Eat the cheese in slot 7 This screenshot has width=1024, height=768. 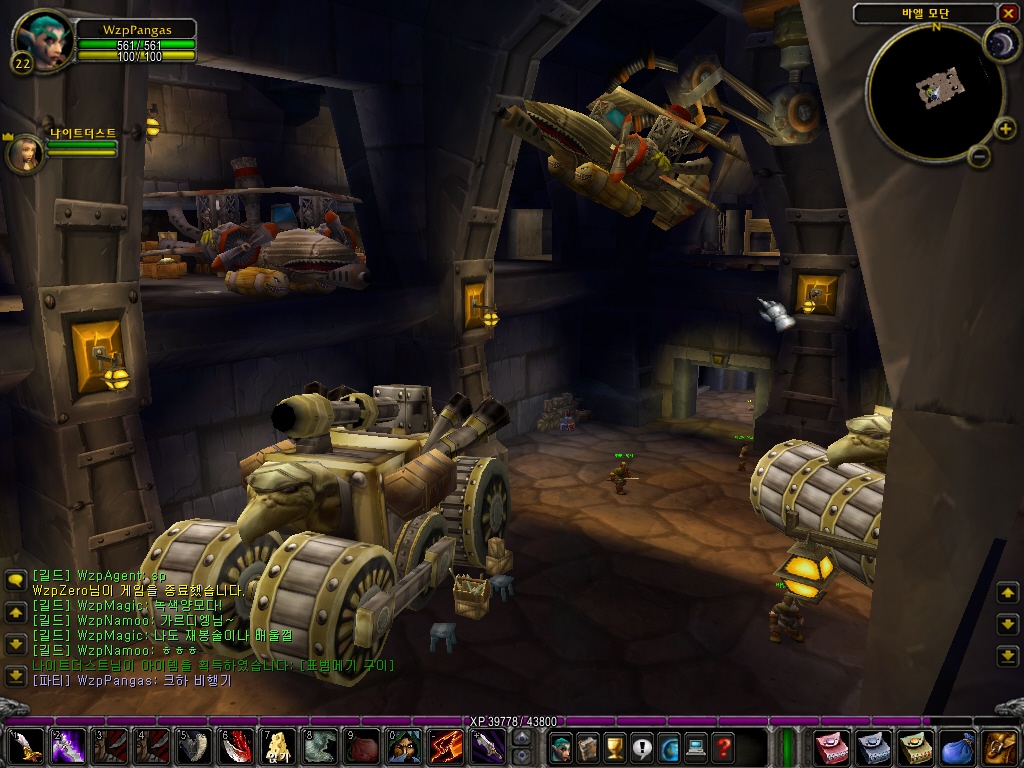(x=279, y=747)
